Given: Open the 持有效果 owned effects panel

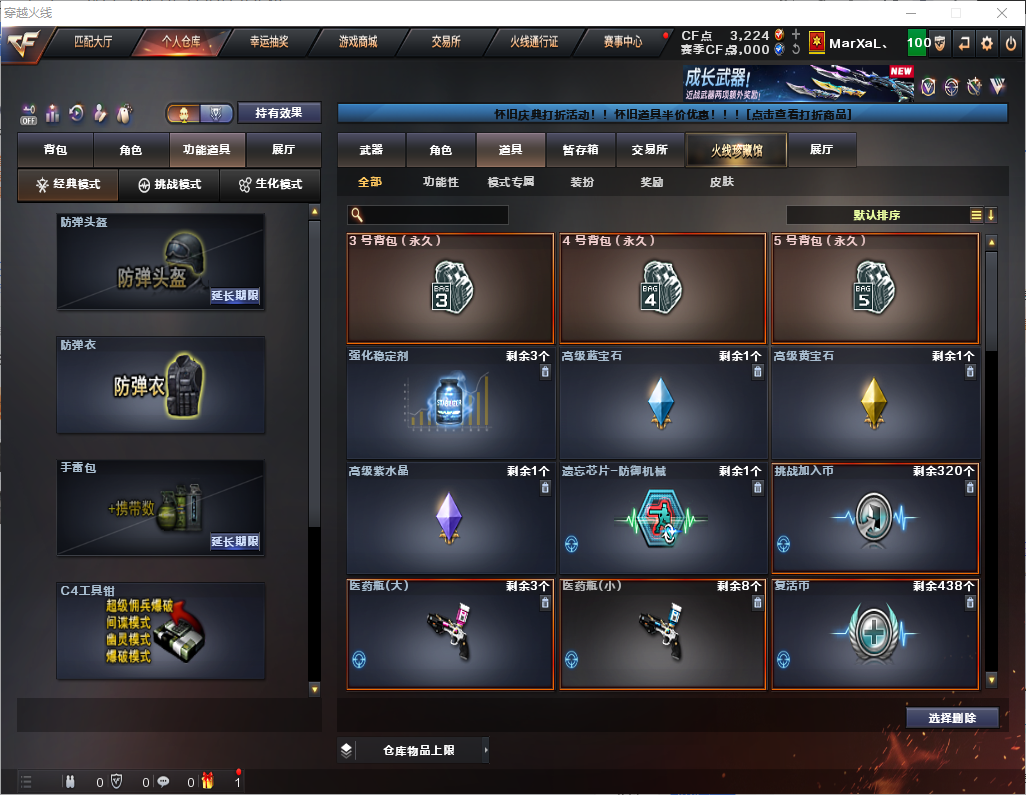Looking at the screenshot, I should [x=279, y=113].
